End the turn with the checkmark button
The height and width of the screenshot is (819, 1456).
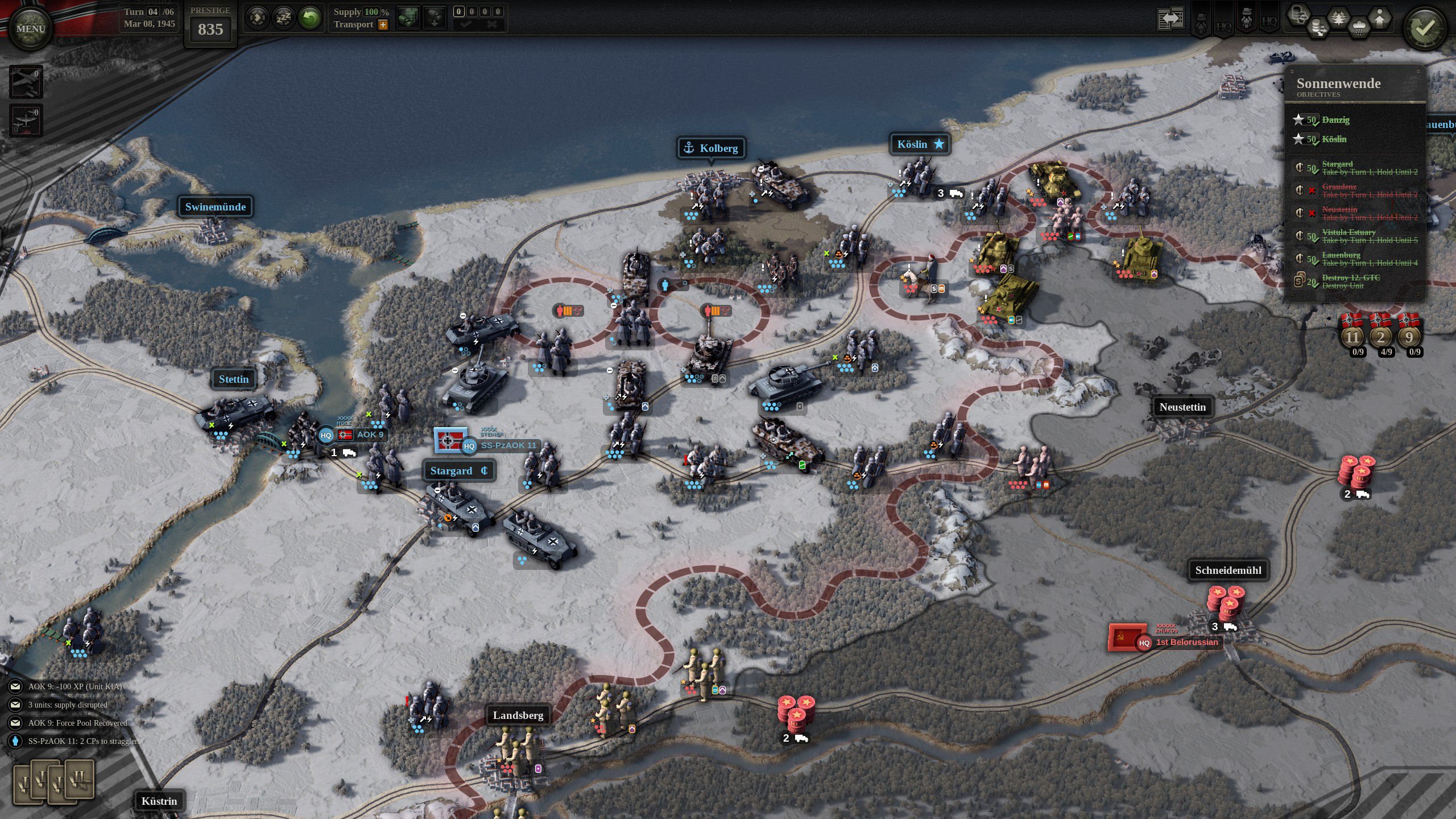point(1424,28)
